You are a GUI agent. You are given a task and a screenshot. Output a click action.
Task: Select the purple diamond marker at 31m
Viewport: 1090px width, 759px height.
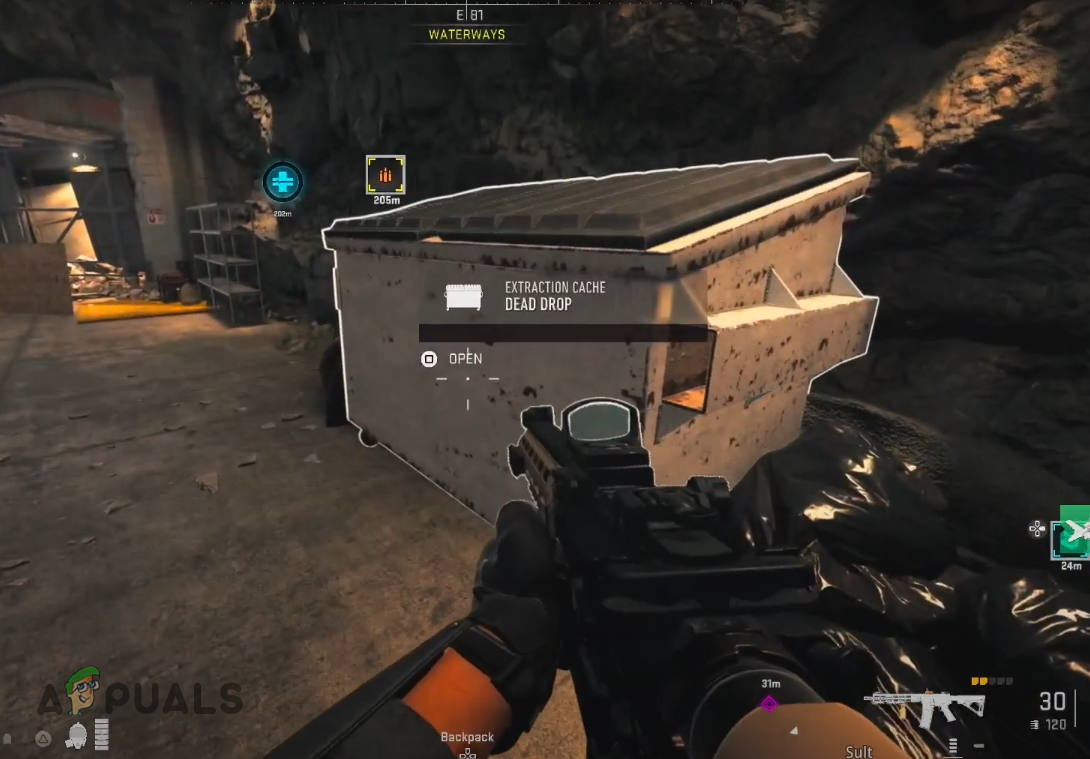(769, 703)
